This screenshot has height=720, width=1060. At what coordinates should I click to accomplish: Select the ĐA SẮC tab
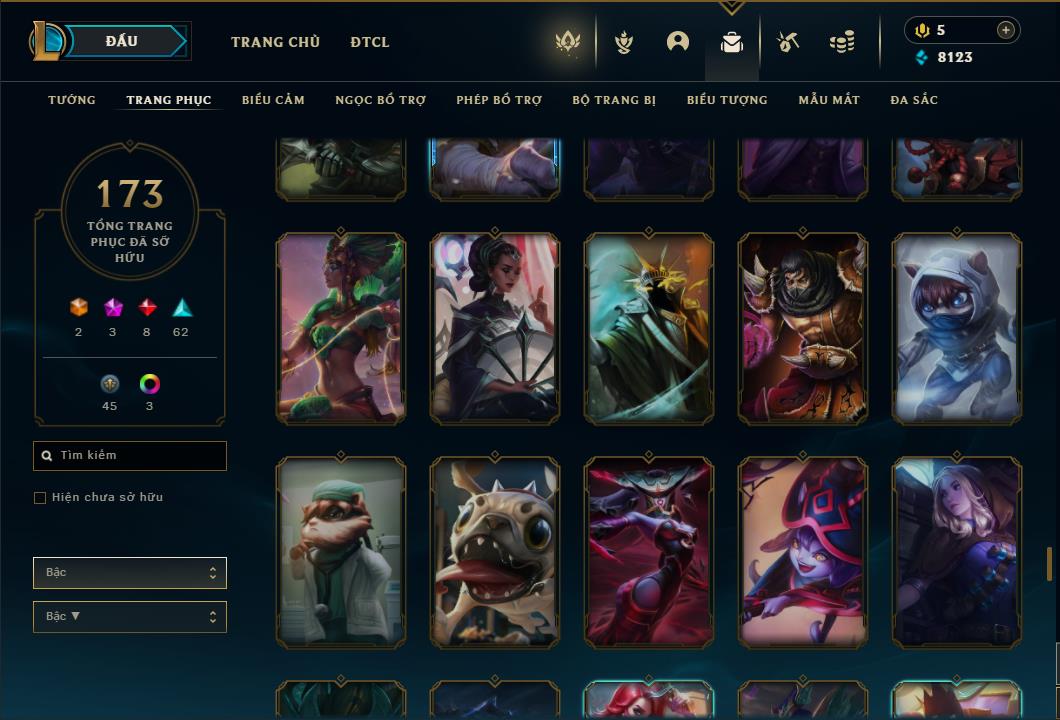914,100
